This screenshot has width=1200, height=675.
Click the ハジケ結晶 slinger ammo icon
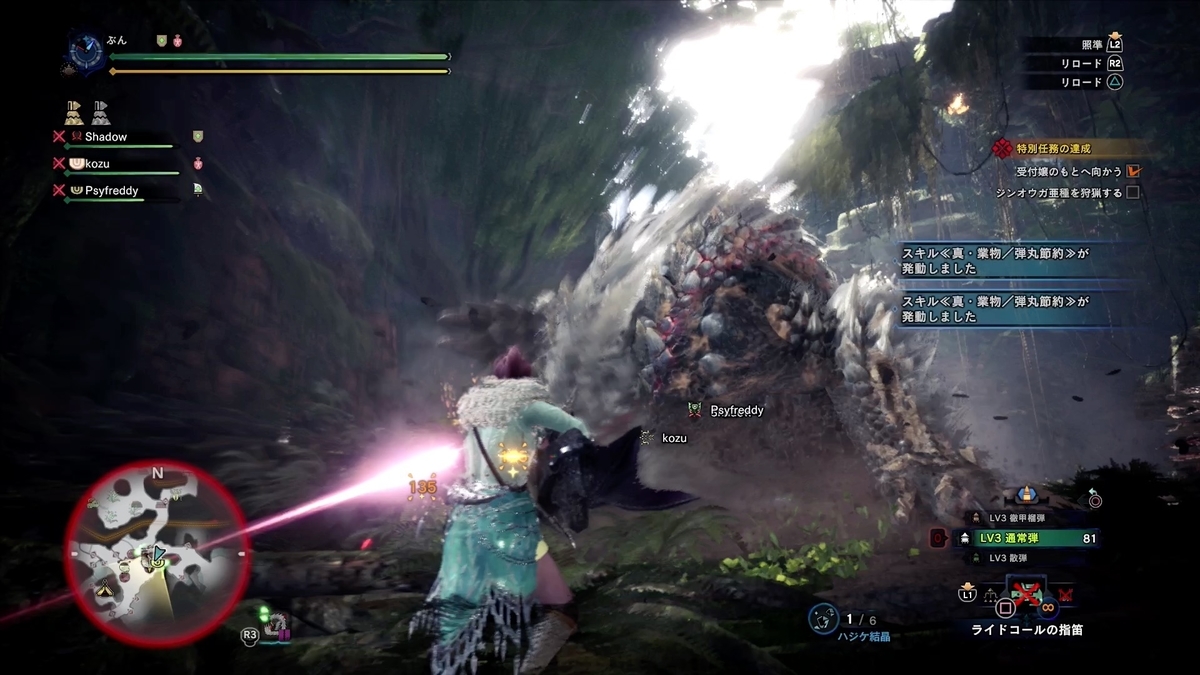point(822,620)
